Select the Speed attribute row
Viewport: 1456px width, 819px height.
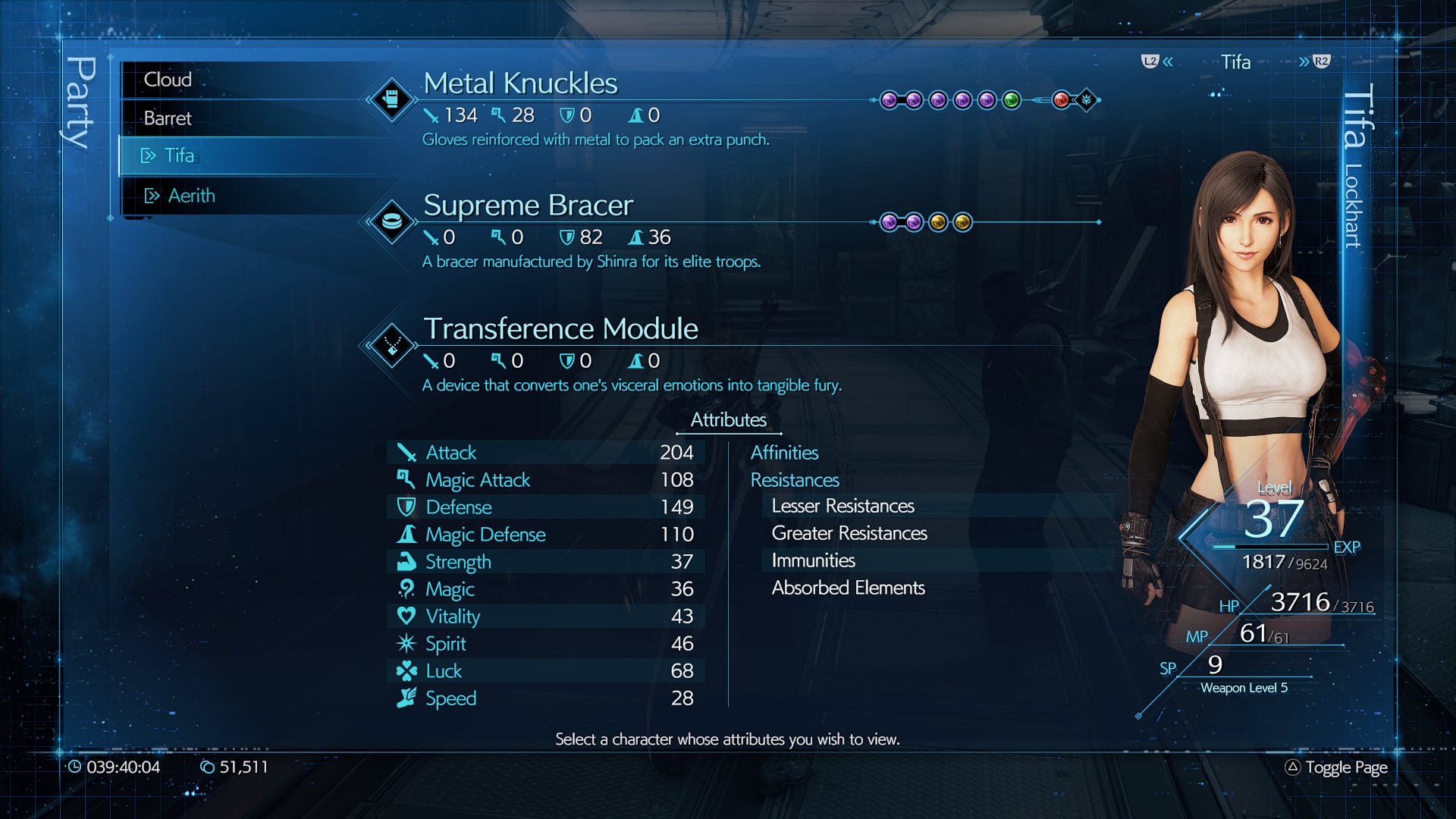coord(546,698)
